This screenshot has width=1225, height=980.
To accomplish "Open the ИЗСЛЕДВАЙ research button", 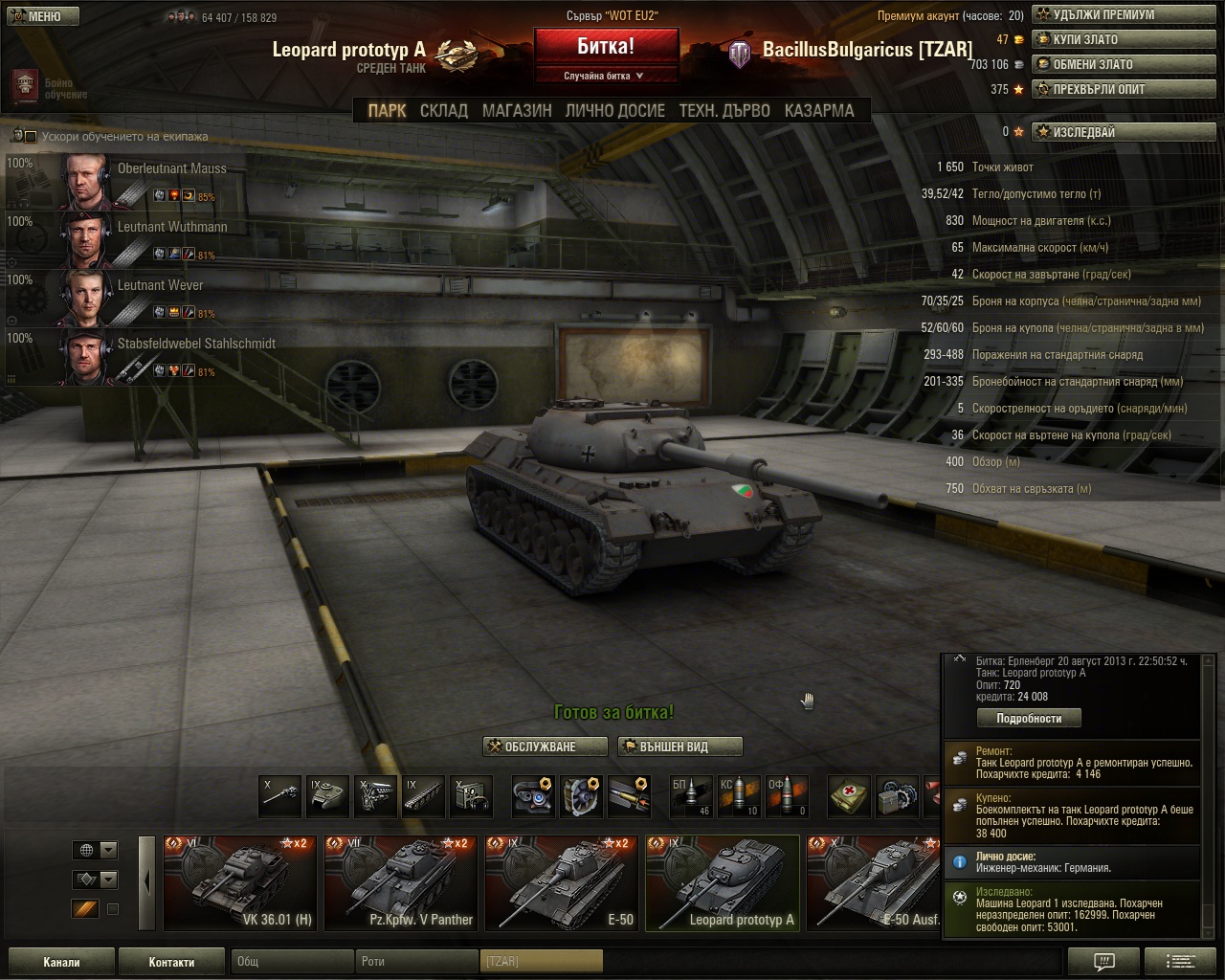I will [1124, 132].
